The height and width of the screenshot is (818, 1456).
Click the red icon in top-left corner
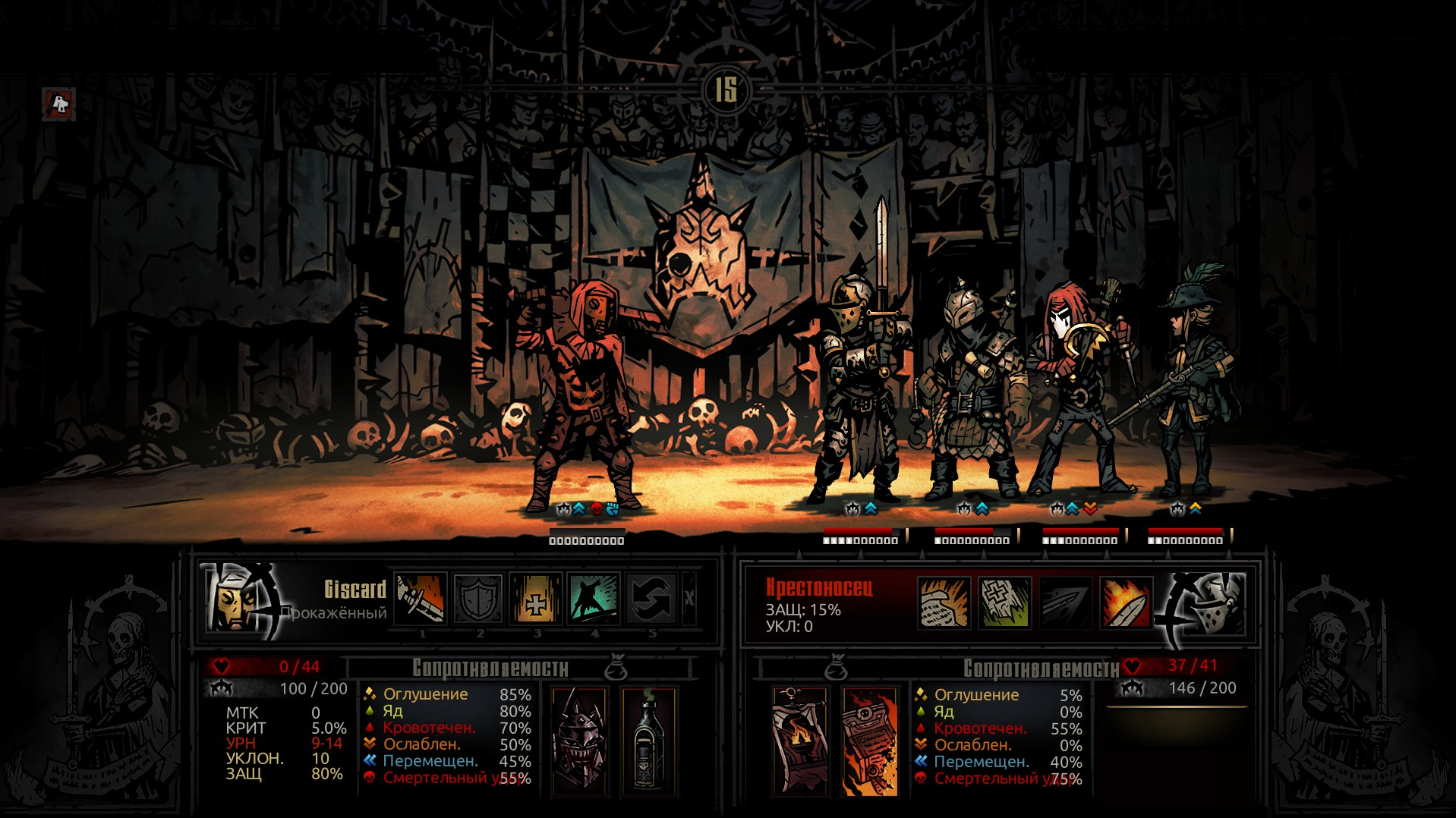[x=58, y=104]
